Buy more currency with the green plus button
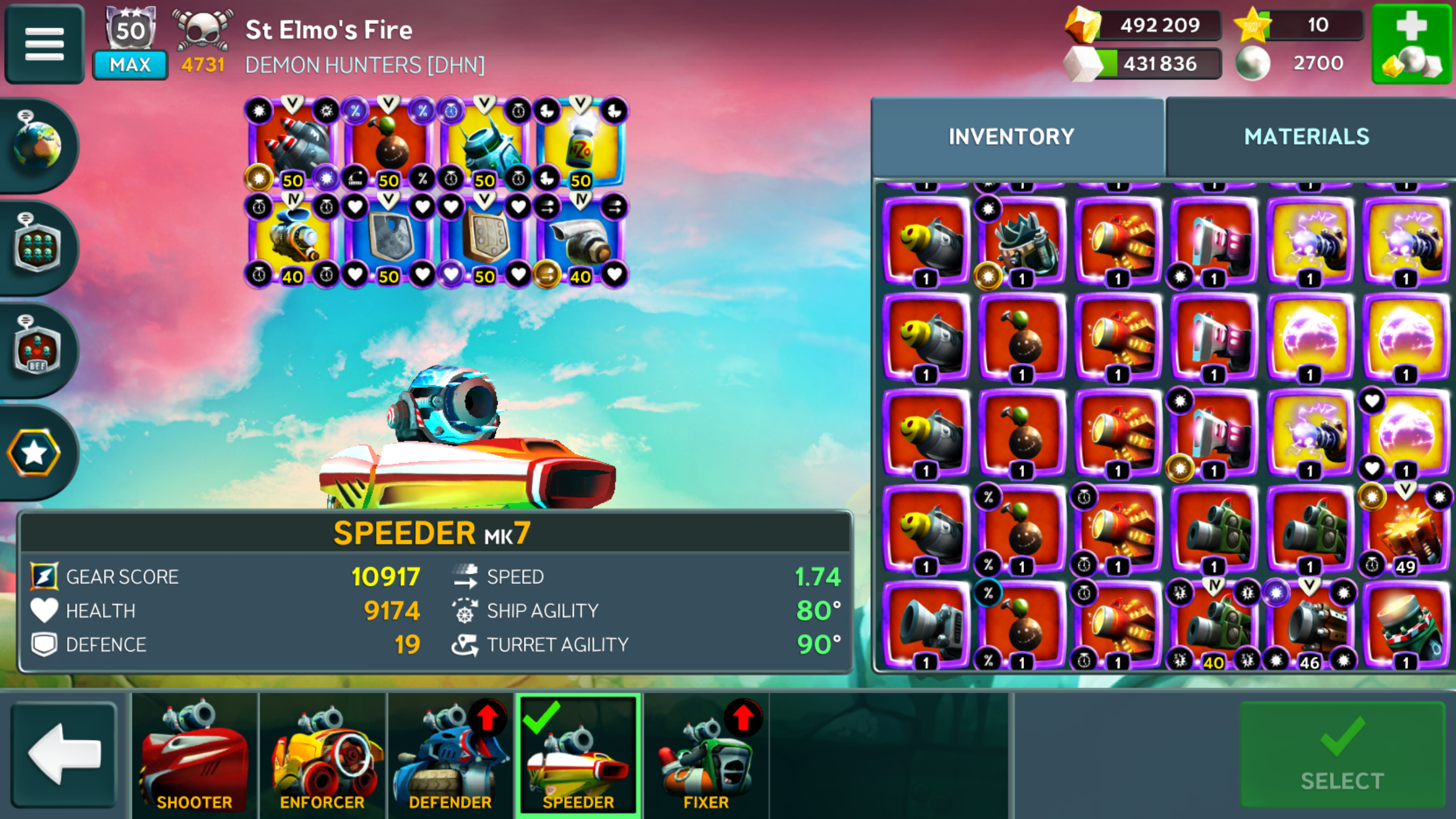 [1412, 44]
